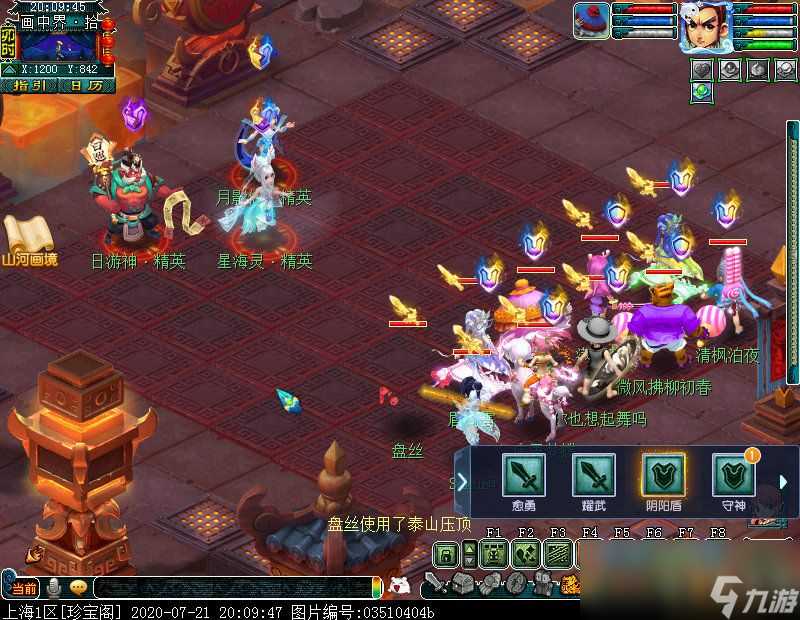Click the green orb buff icon
This screenshot has width=800, height=620.
[703, 91]
